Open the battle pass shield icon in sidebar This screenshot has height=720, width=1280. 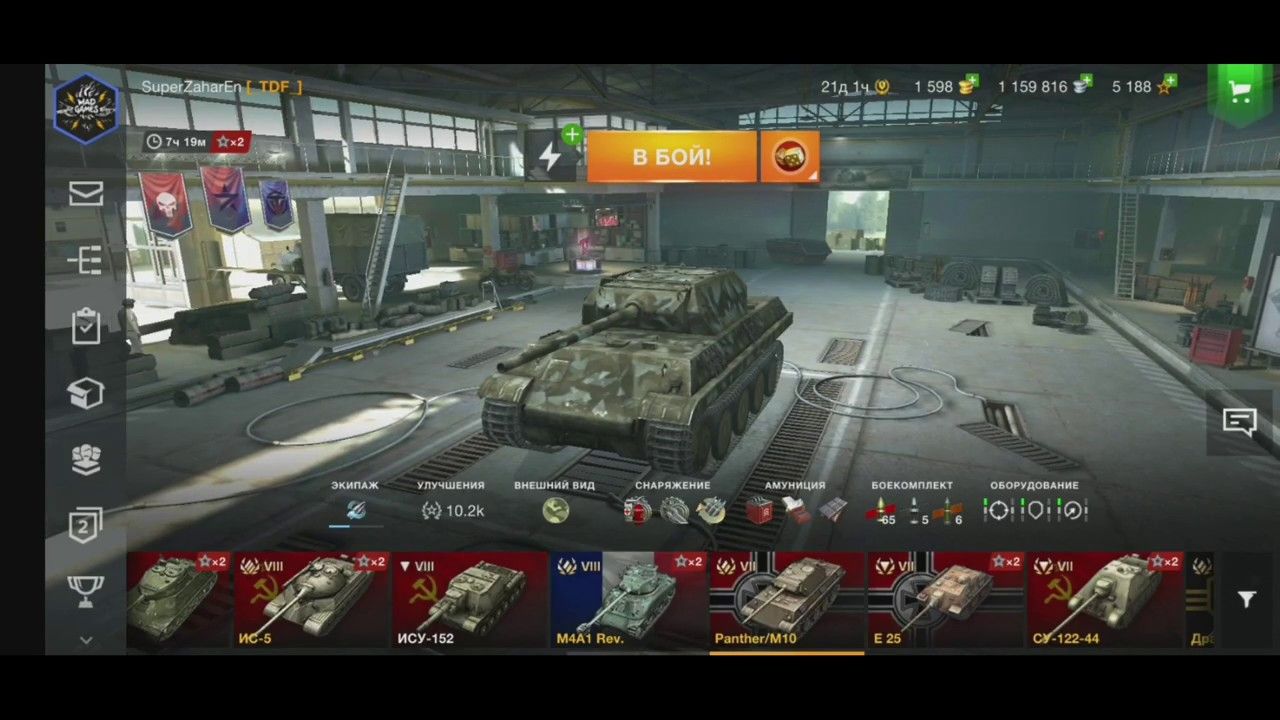[x=85, y=526]
